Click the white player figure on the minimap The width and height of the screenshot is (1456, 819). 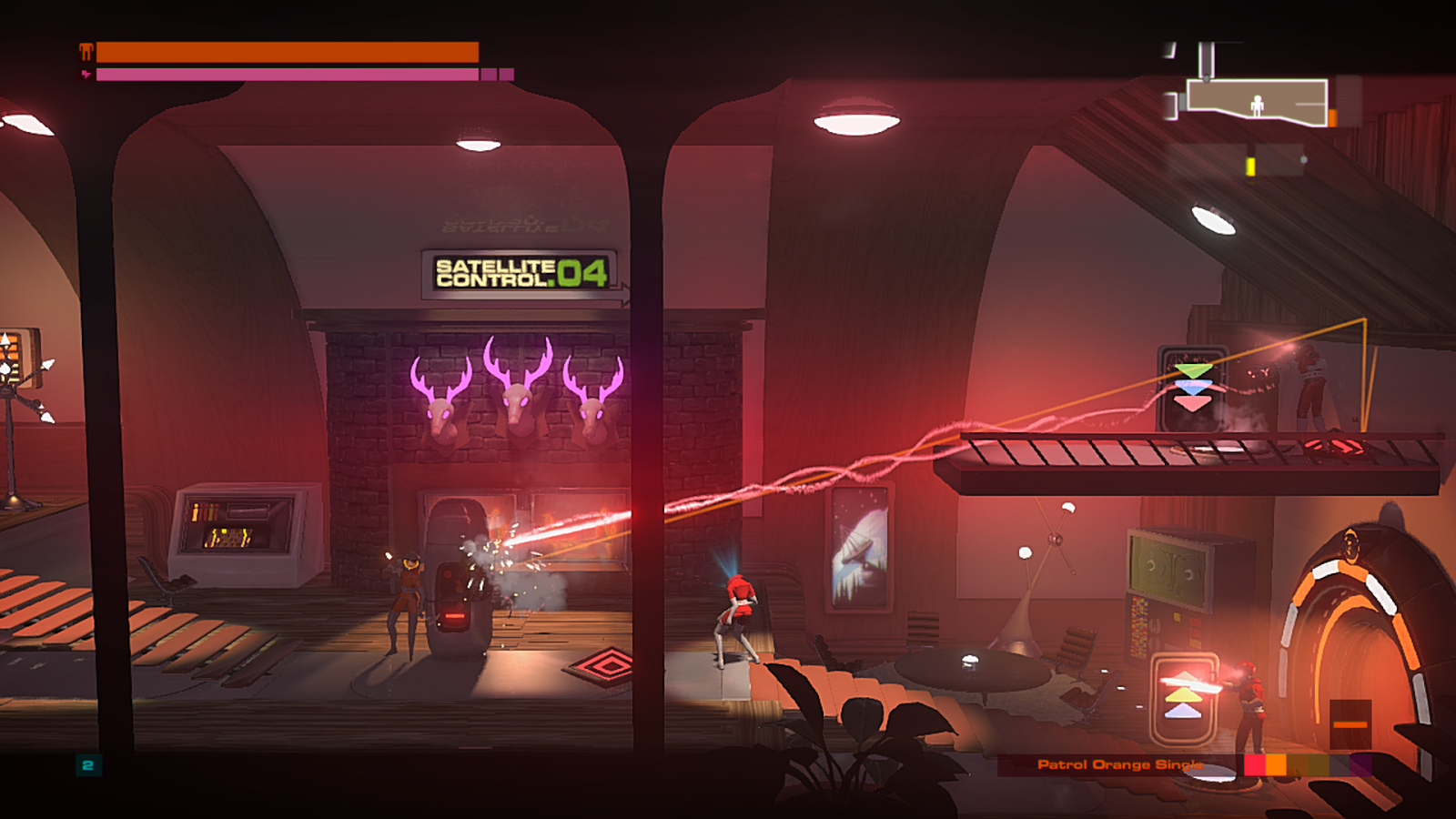(x=1257, y=106)
